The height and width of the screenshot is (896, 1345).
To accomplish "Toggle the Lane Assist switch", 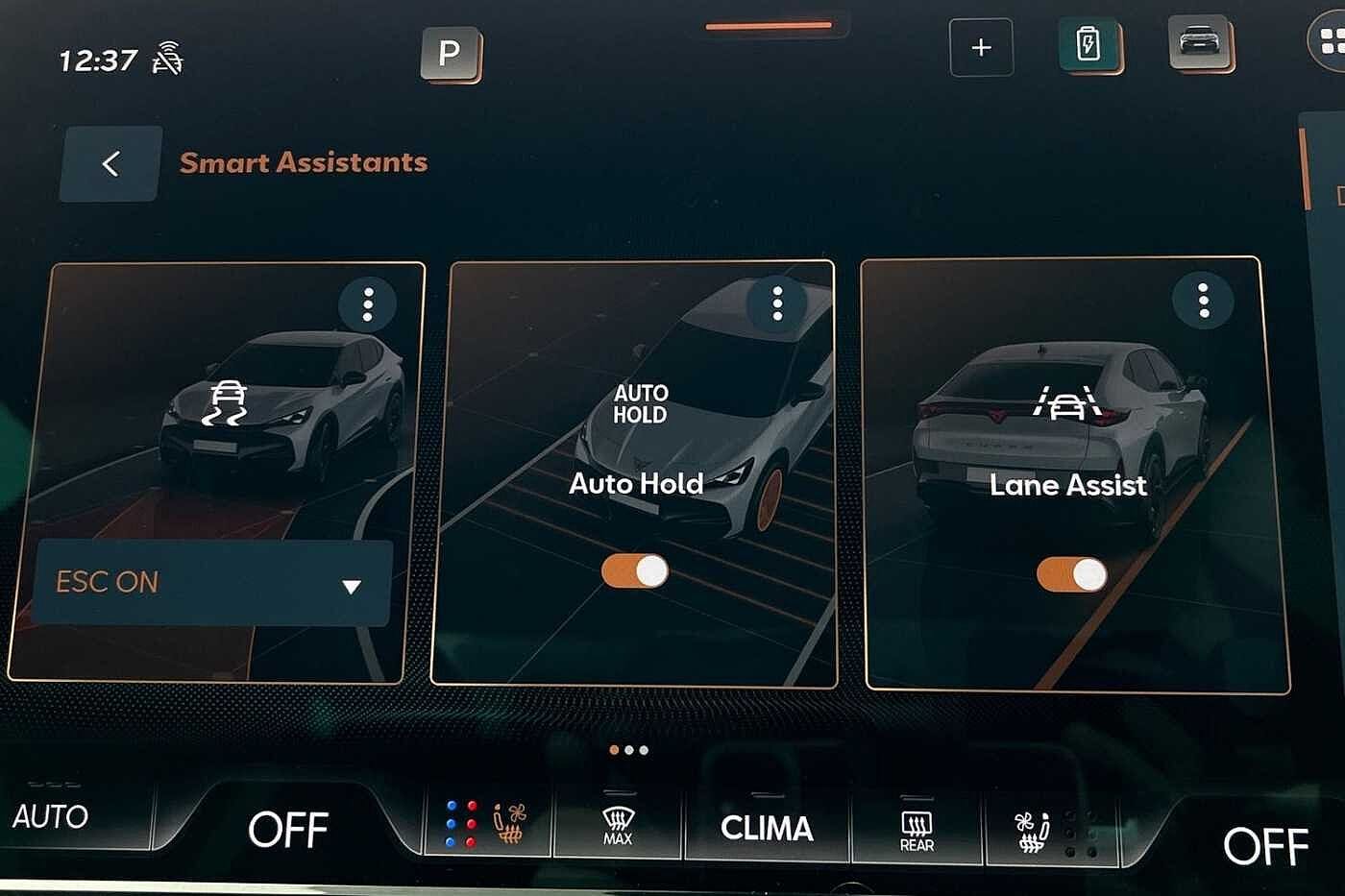I will click(x=1071, y=575).
